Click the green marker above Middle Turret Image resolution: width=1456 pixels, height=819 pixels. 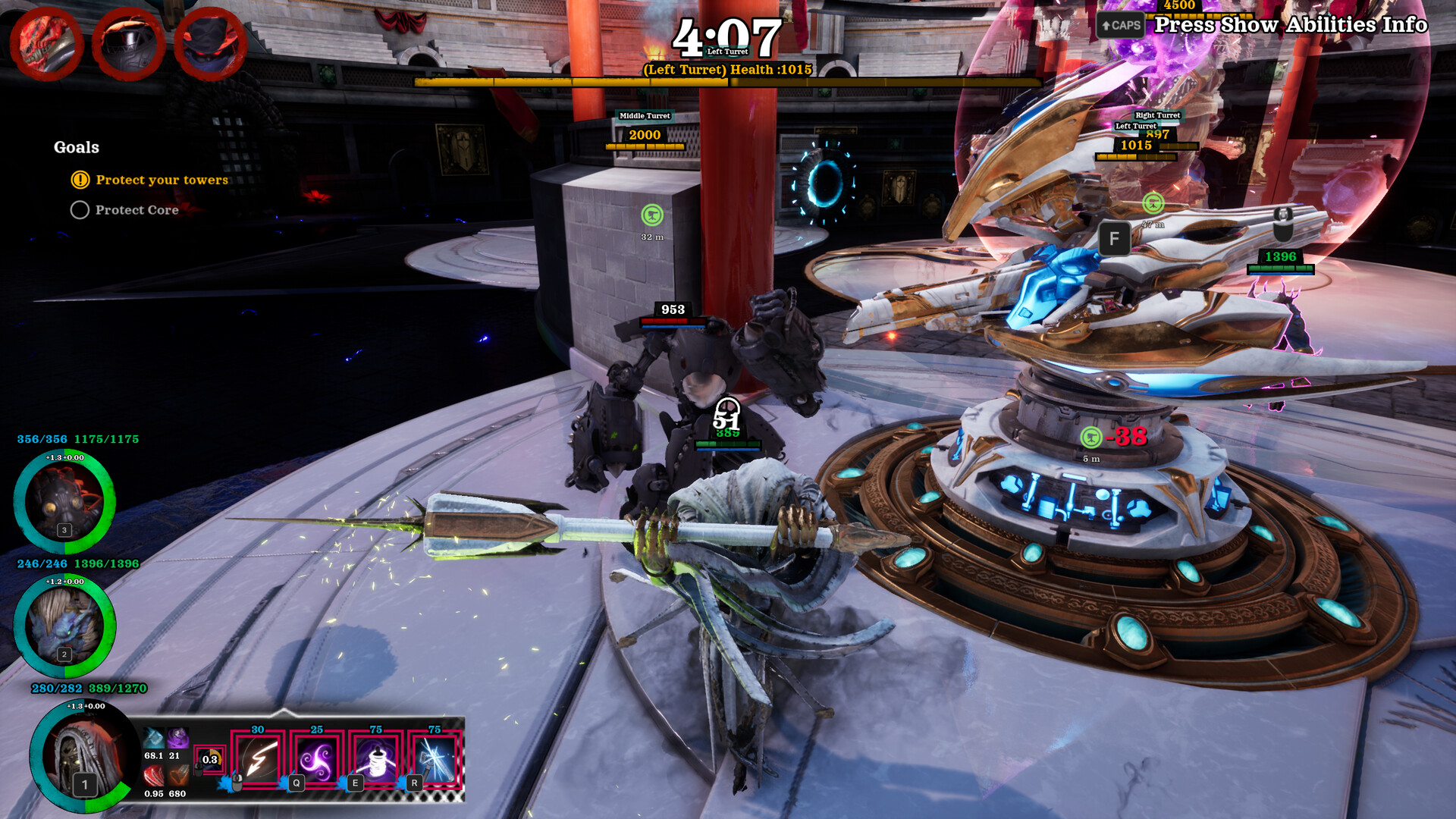click(x=652, y=215)
